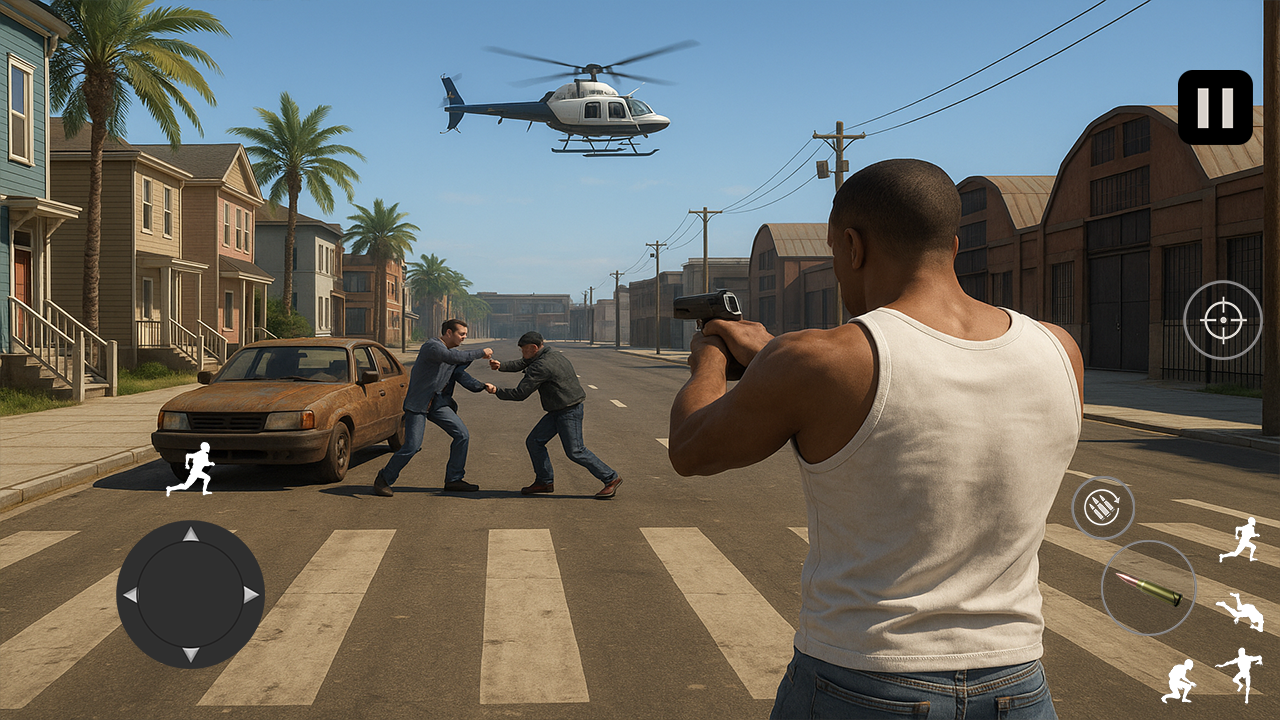Tap the kick attack icon
This screenshot has width=1280, height=720.
(1244, 673)
